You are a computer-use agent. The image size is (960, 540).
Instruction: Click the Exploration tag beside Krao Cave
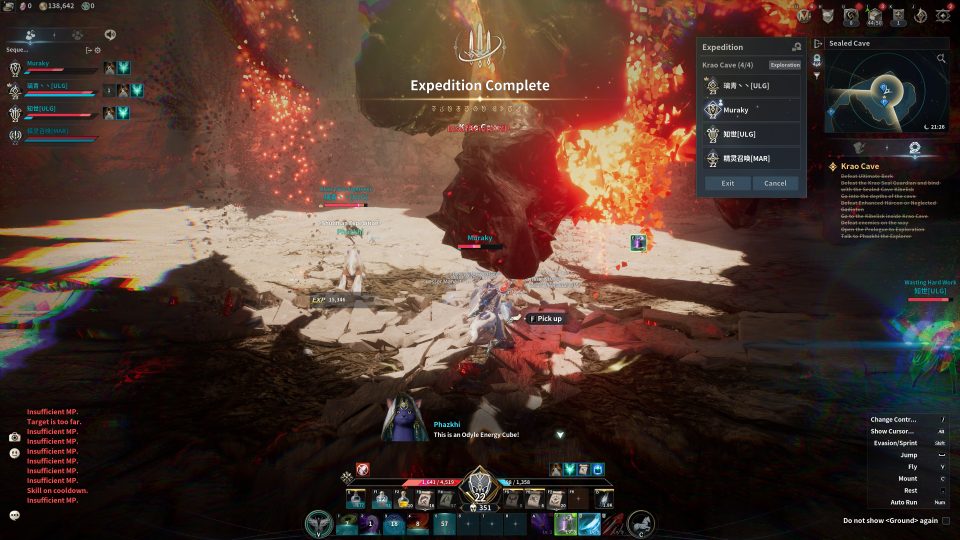coord(785,65)
